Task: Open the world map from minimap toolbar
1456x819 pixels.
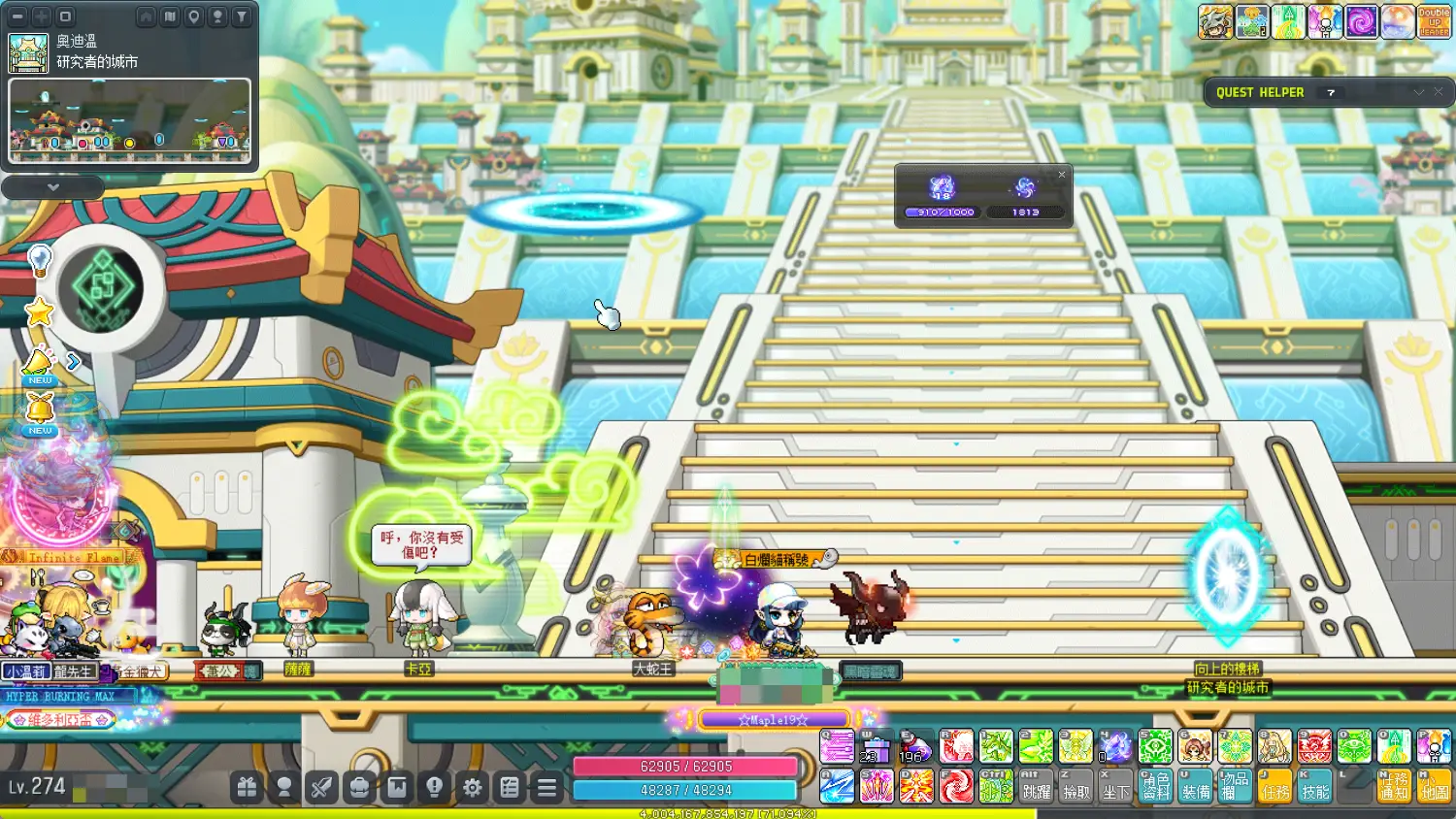Action: (x=170, y=16)
